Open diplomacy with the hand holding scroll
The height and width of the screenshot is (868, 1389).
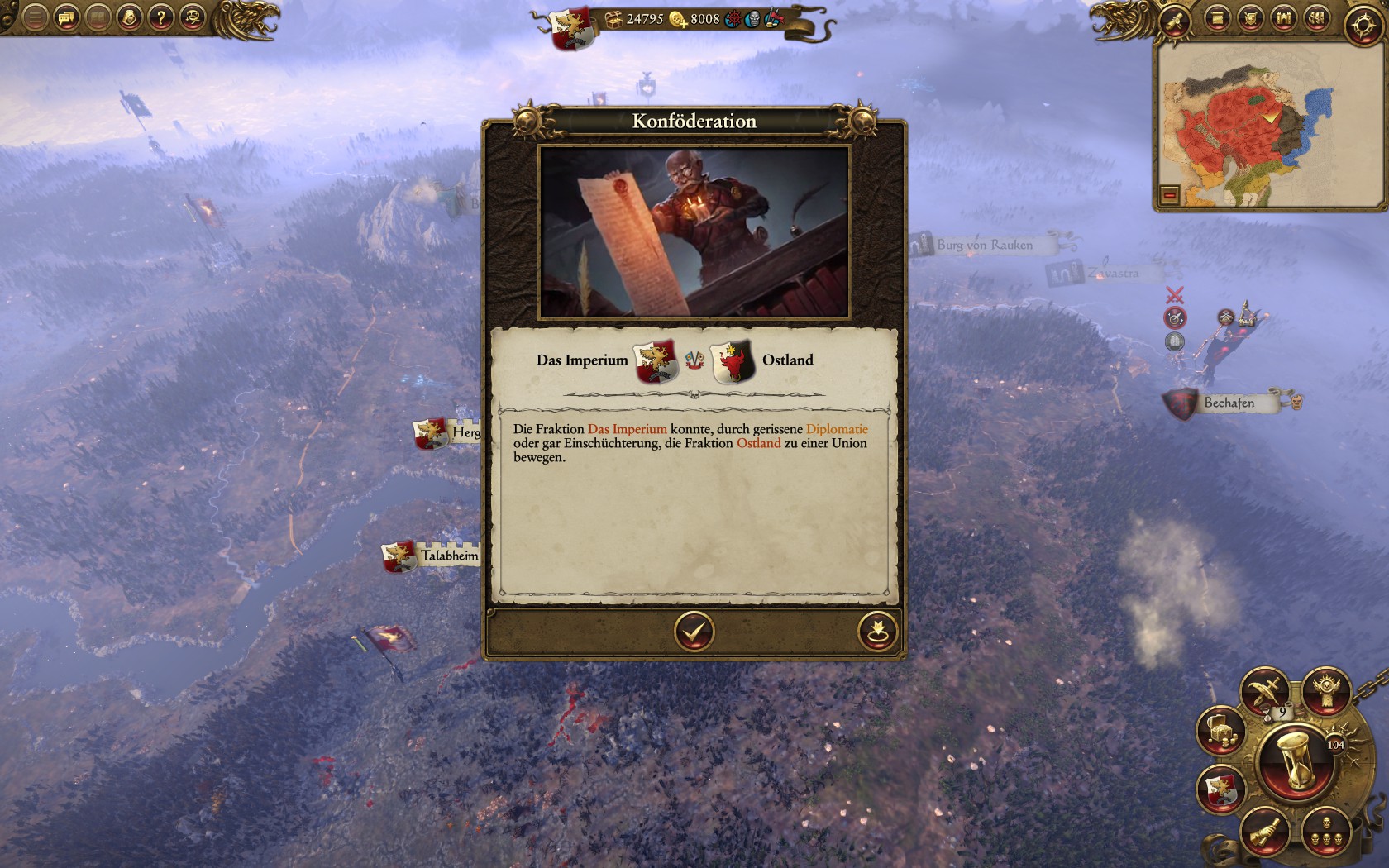click(x=1265, y=832)
